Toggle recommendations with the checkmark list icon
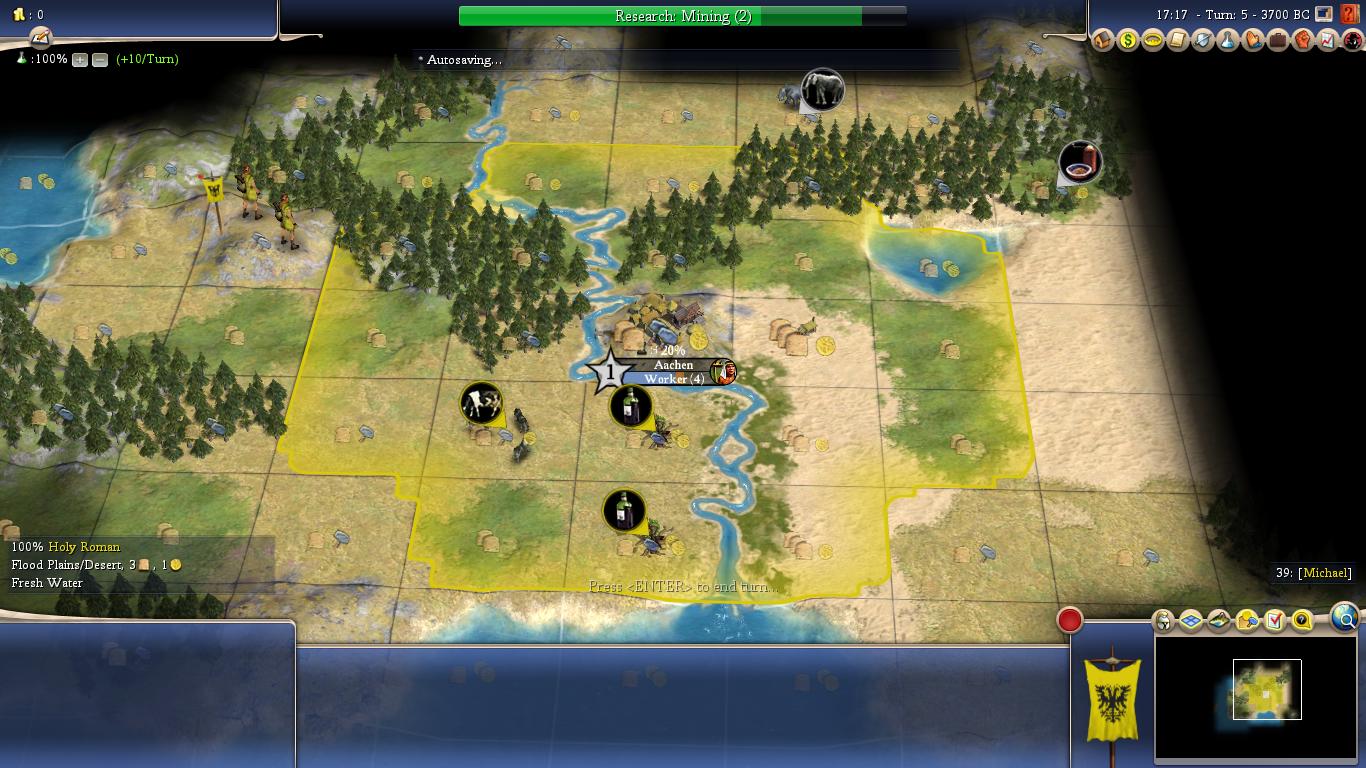 point(1272,620)
